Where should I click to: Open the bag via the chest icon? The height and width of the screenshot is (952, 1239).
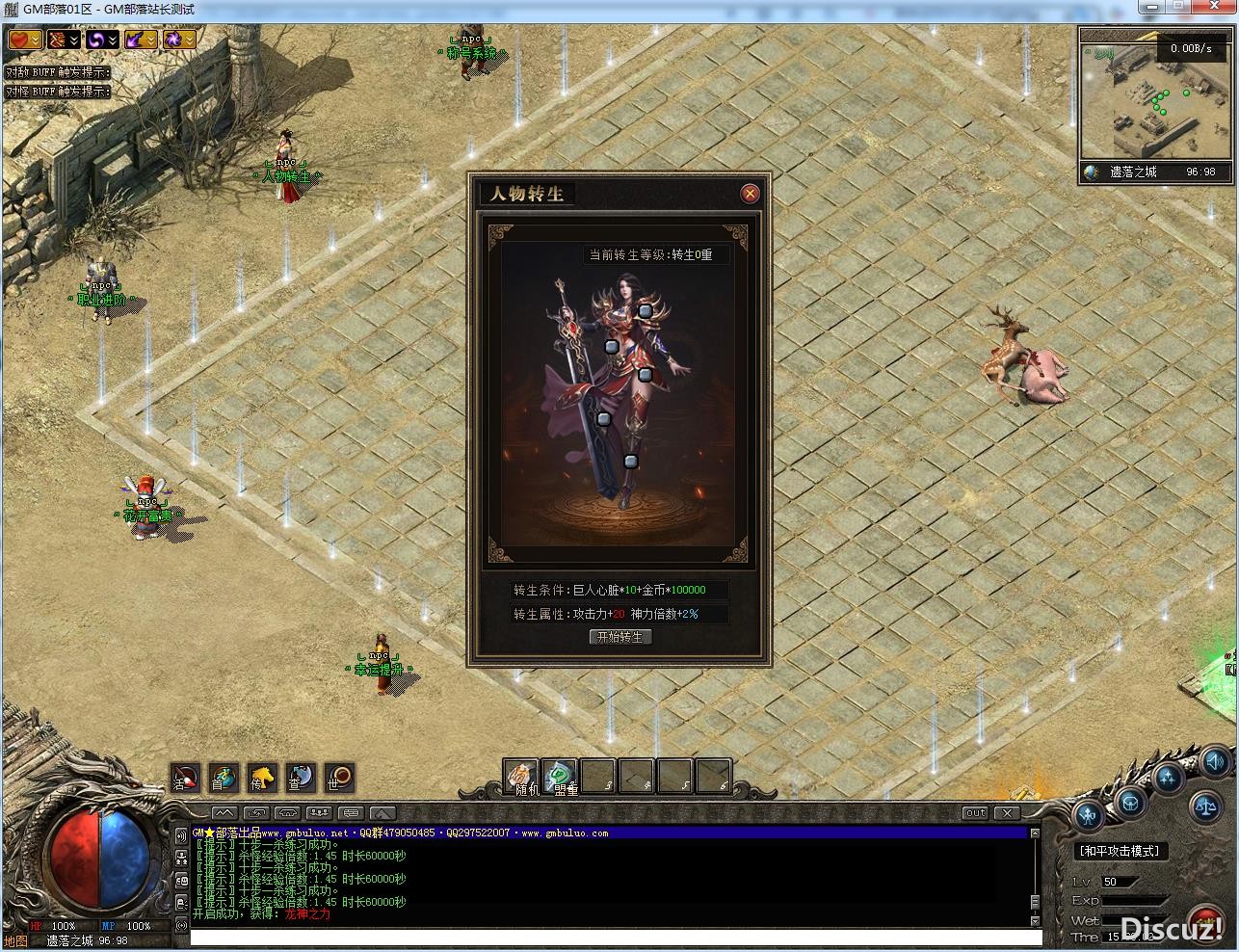coord(1129,802)
